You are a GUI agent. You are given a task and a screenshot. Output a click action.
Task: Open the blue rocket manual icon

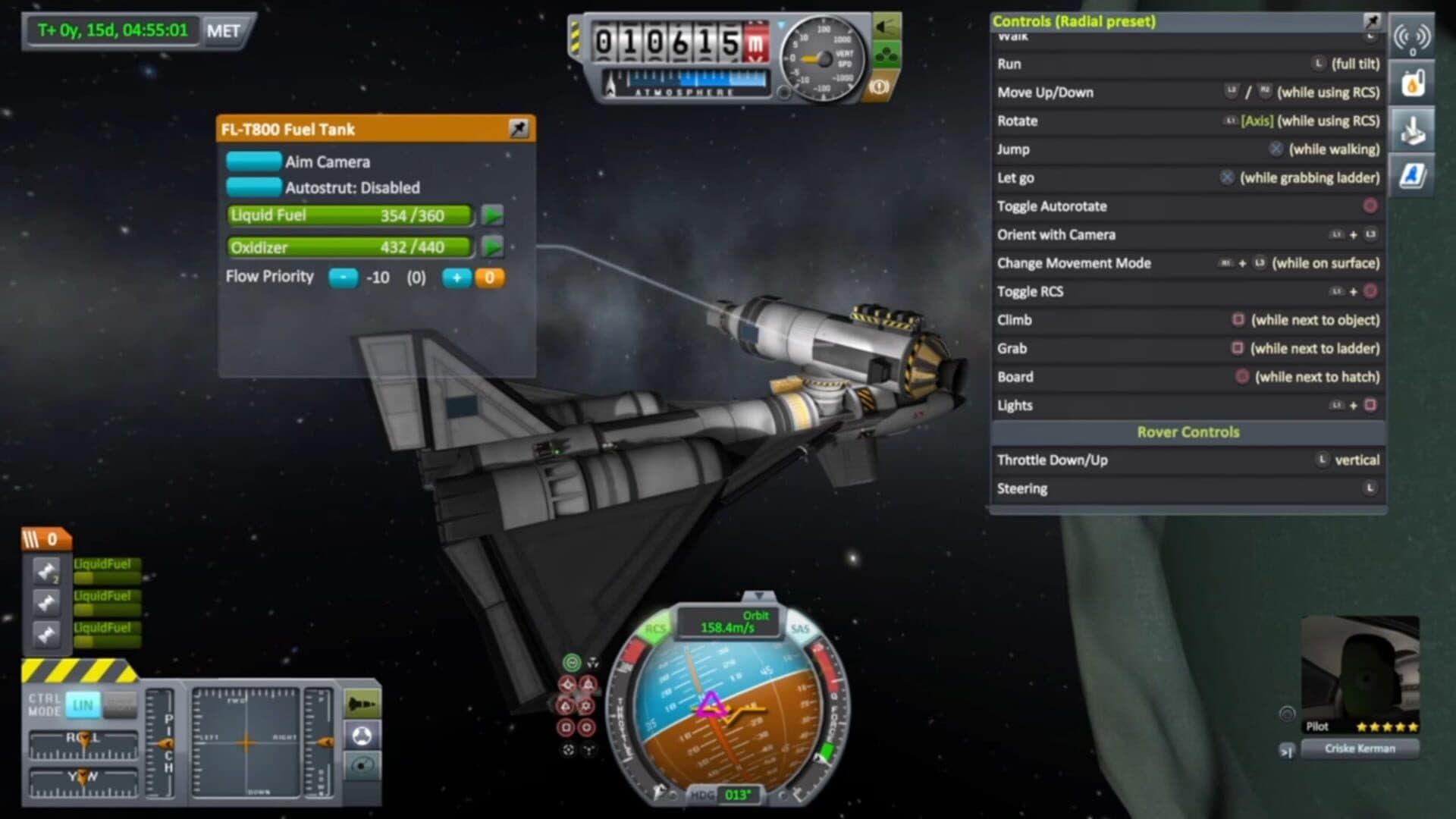tap(1411, 176)
